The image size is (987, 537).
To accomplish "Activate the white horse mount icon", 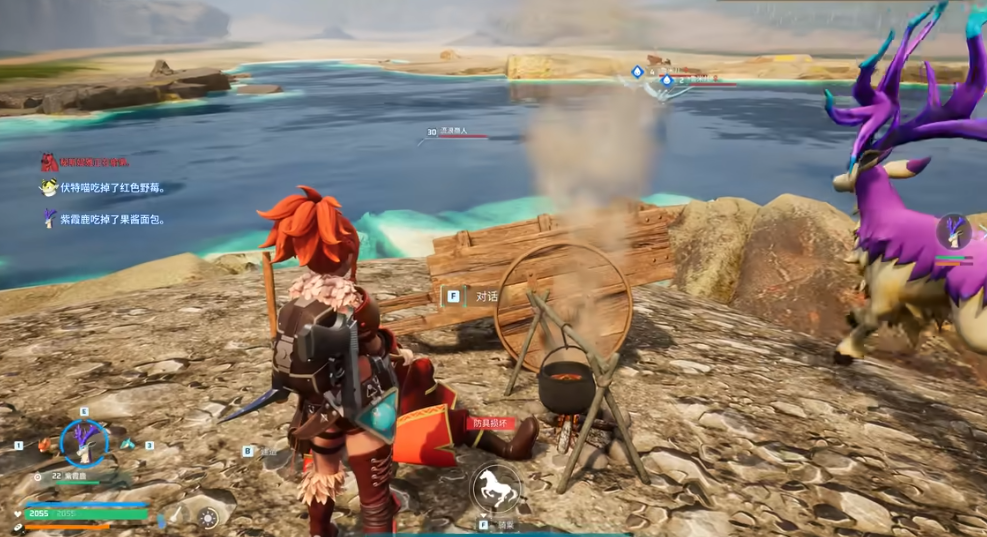I will pyautogui.click(x=494, y=488).
